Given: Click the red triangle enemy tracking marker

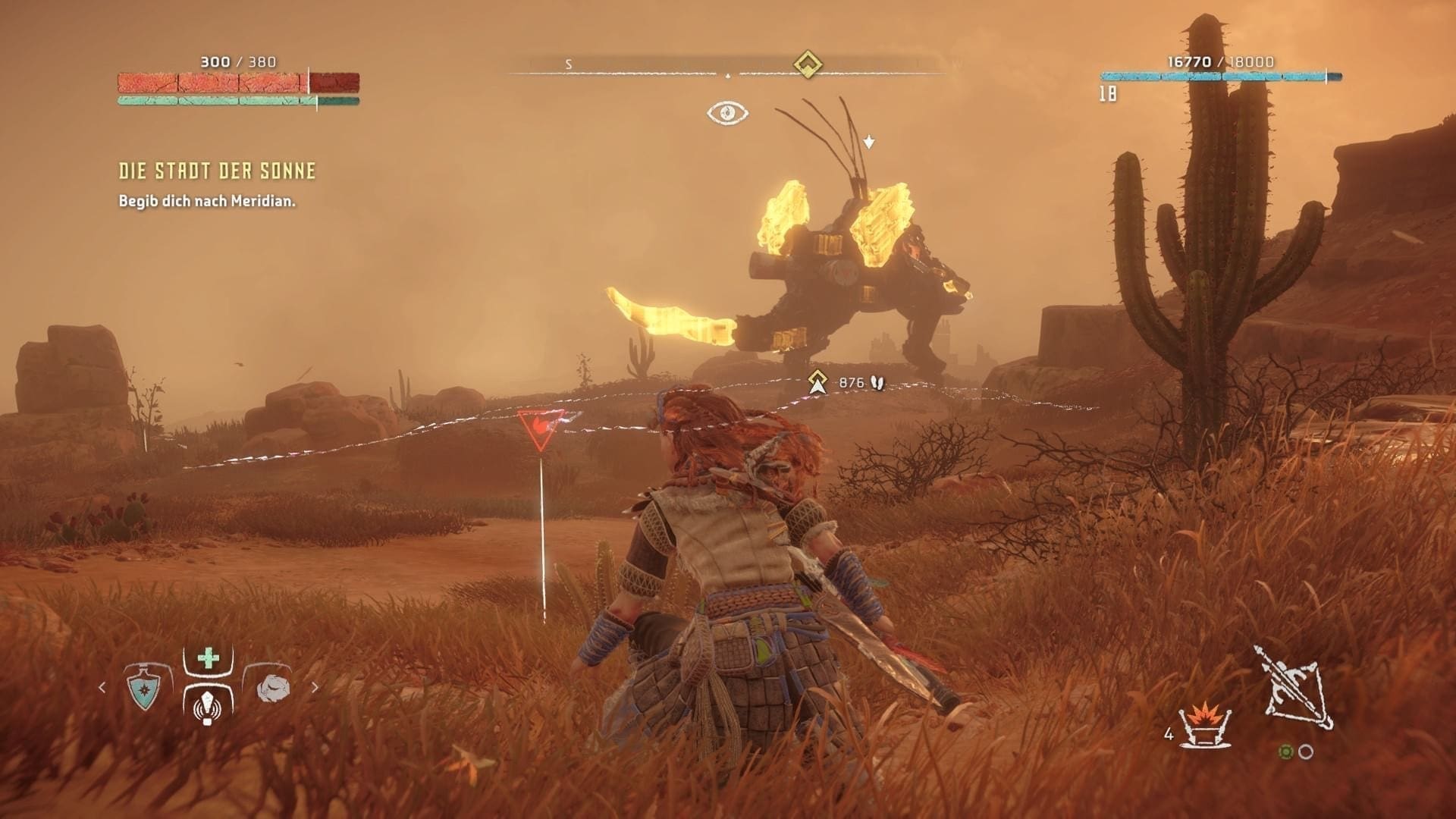Looking at the screenshot, I should 541,428.
